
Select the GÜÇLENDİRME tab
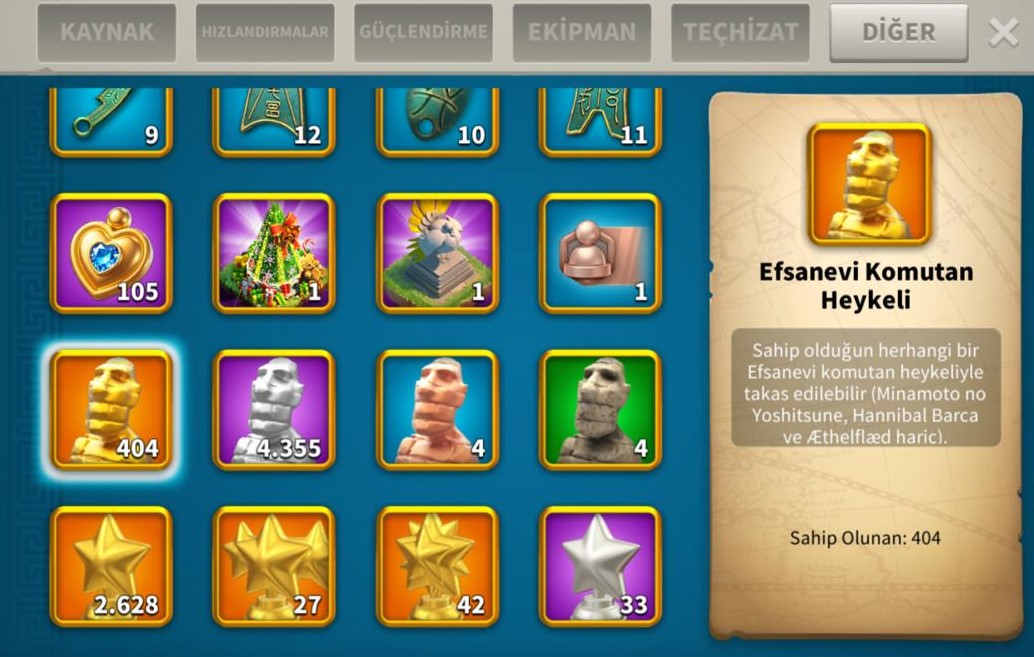[x=423, y=32]
